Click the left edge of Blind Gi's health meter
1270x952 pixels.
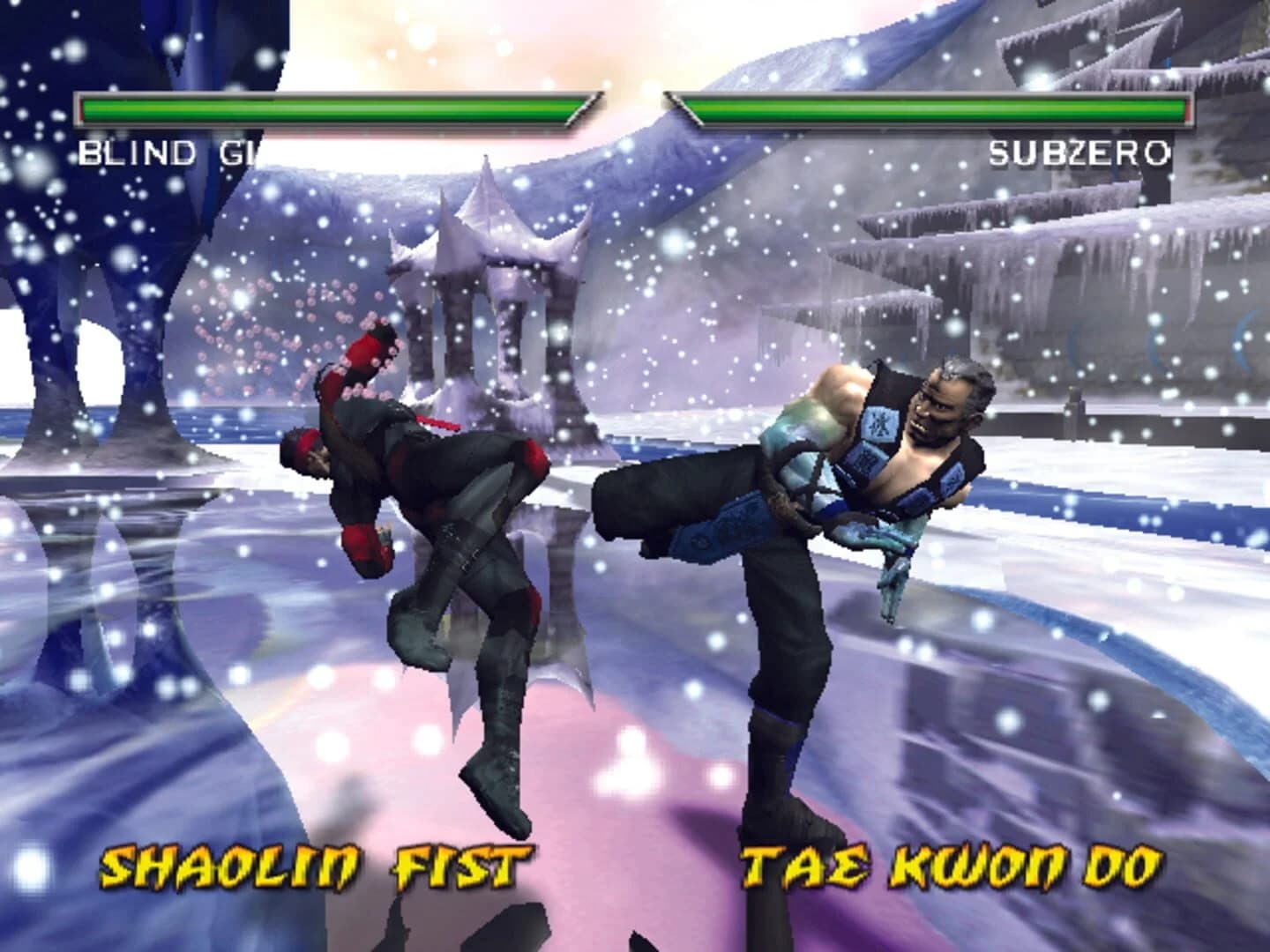84,110
